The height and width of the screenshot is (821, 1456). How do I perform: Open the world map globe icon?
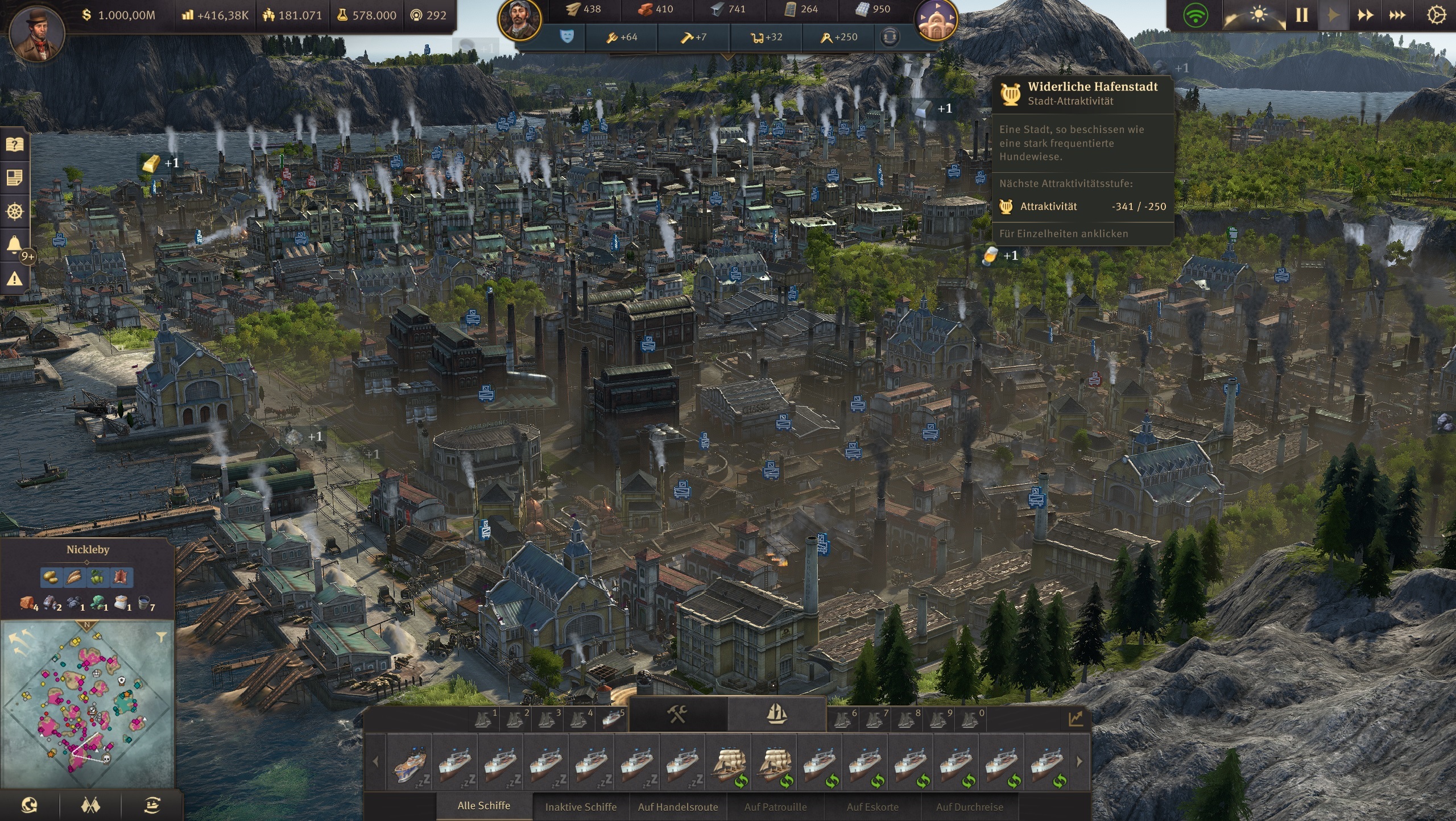tap(28, 806)
